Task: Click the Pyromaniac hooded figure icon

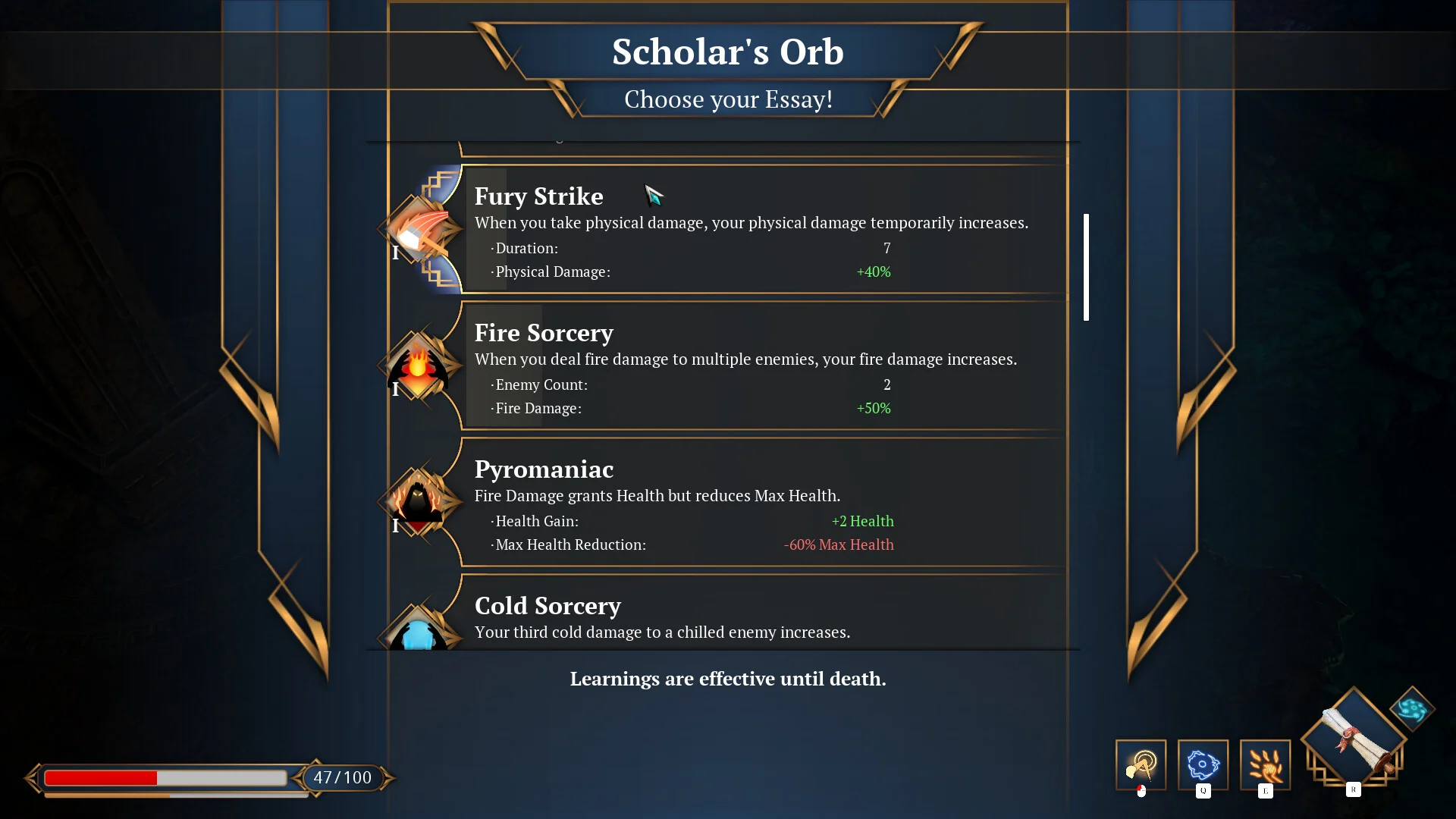Action: (418, 501)
